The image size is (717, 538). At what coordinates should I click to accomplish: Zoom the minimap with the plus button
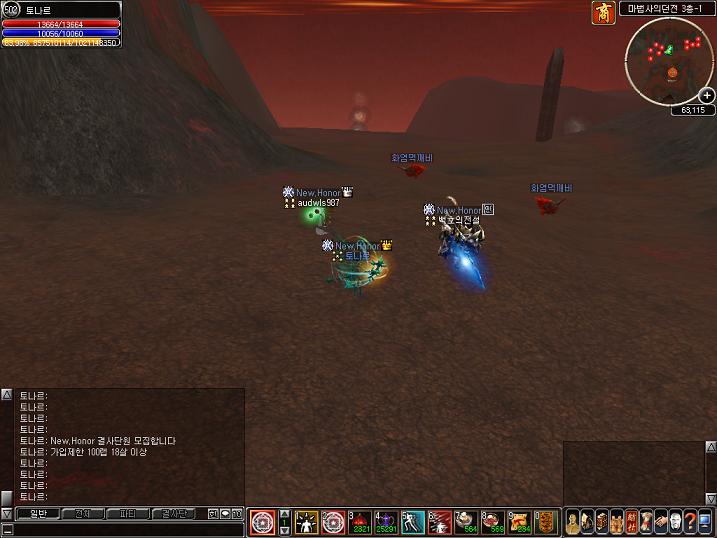[707, 95]
